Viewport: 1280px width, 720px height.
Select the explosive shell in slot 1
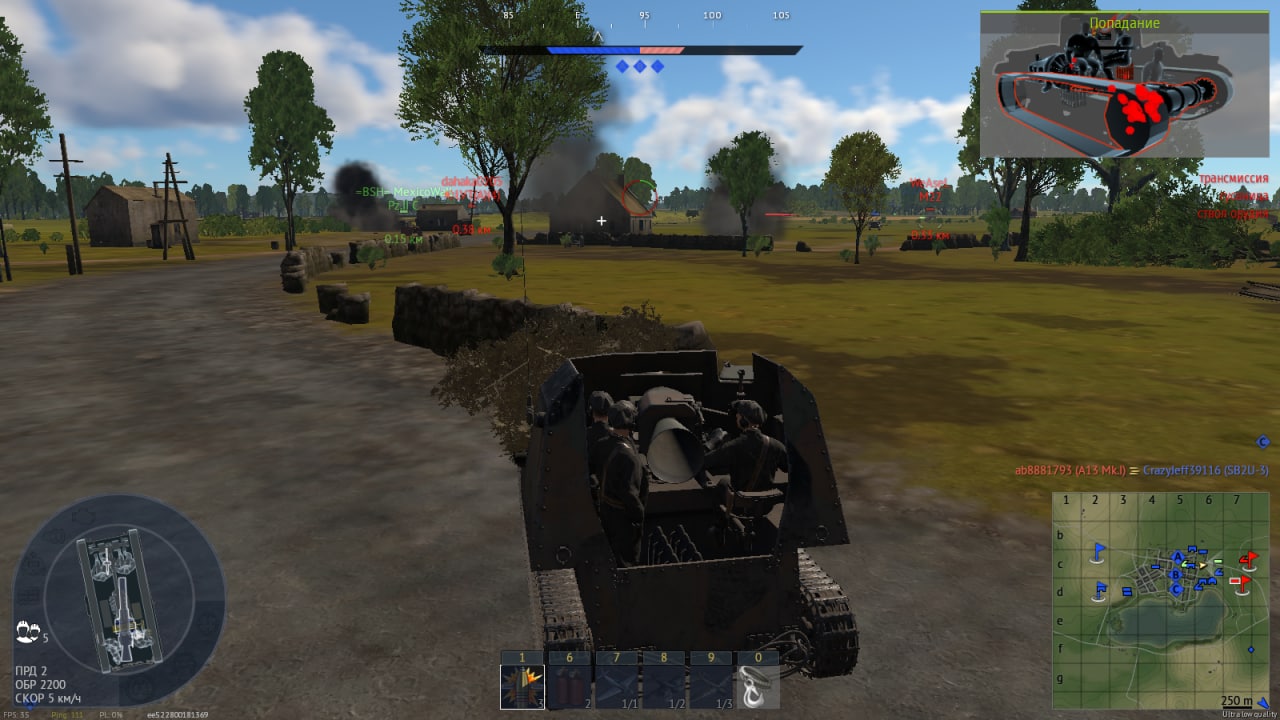pyautogui.click(x=523, y=686)
